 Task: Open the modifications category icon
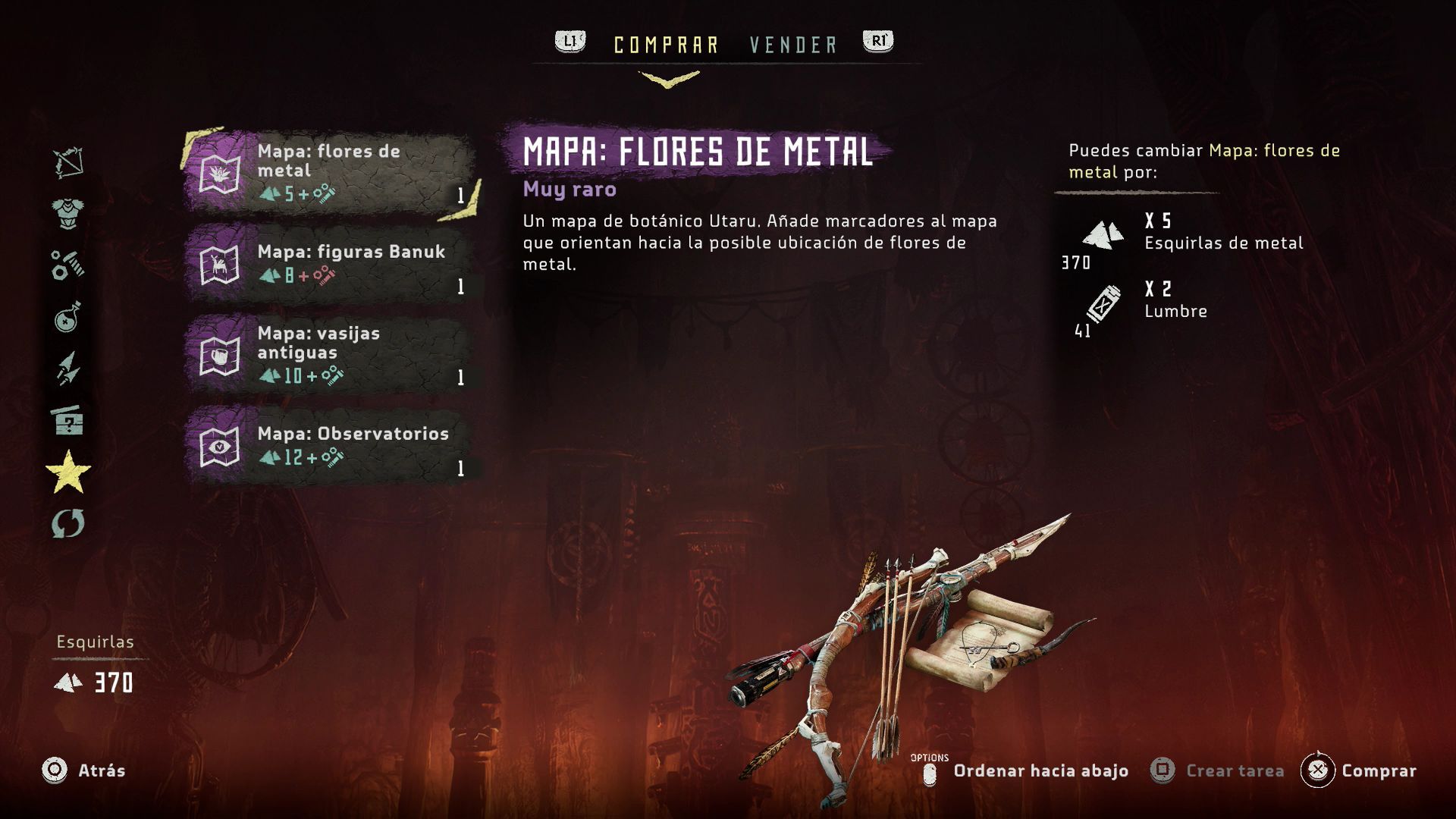coord(68,265)
